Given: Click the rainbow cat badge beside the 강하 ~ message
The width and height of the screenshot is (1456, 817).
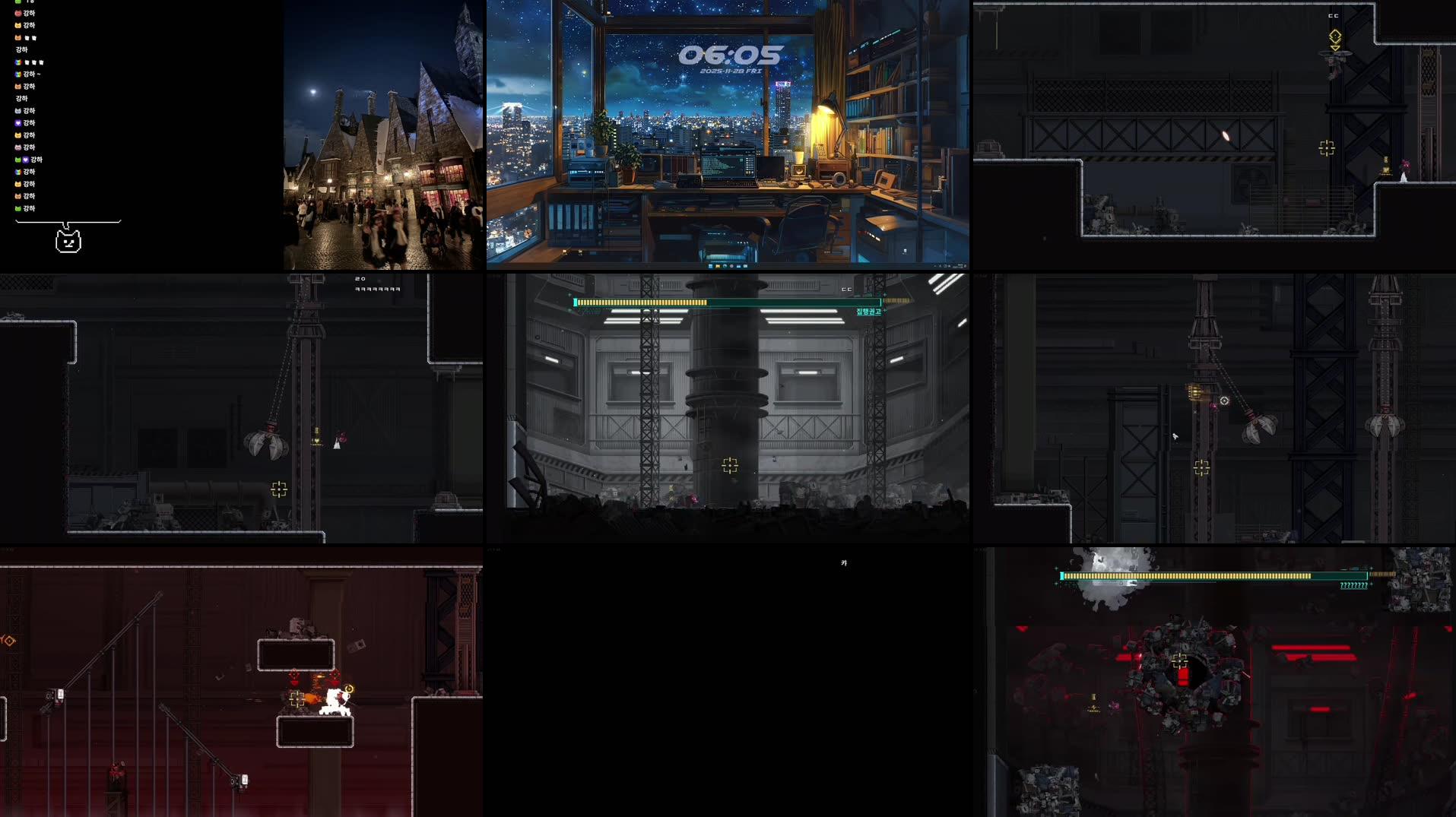Looking at the screenshot, I should coord(17,74).
